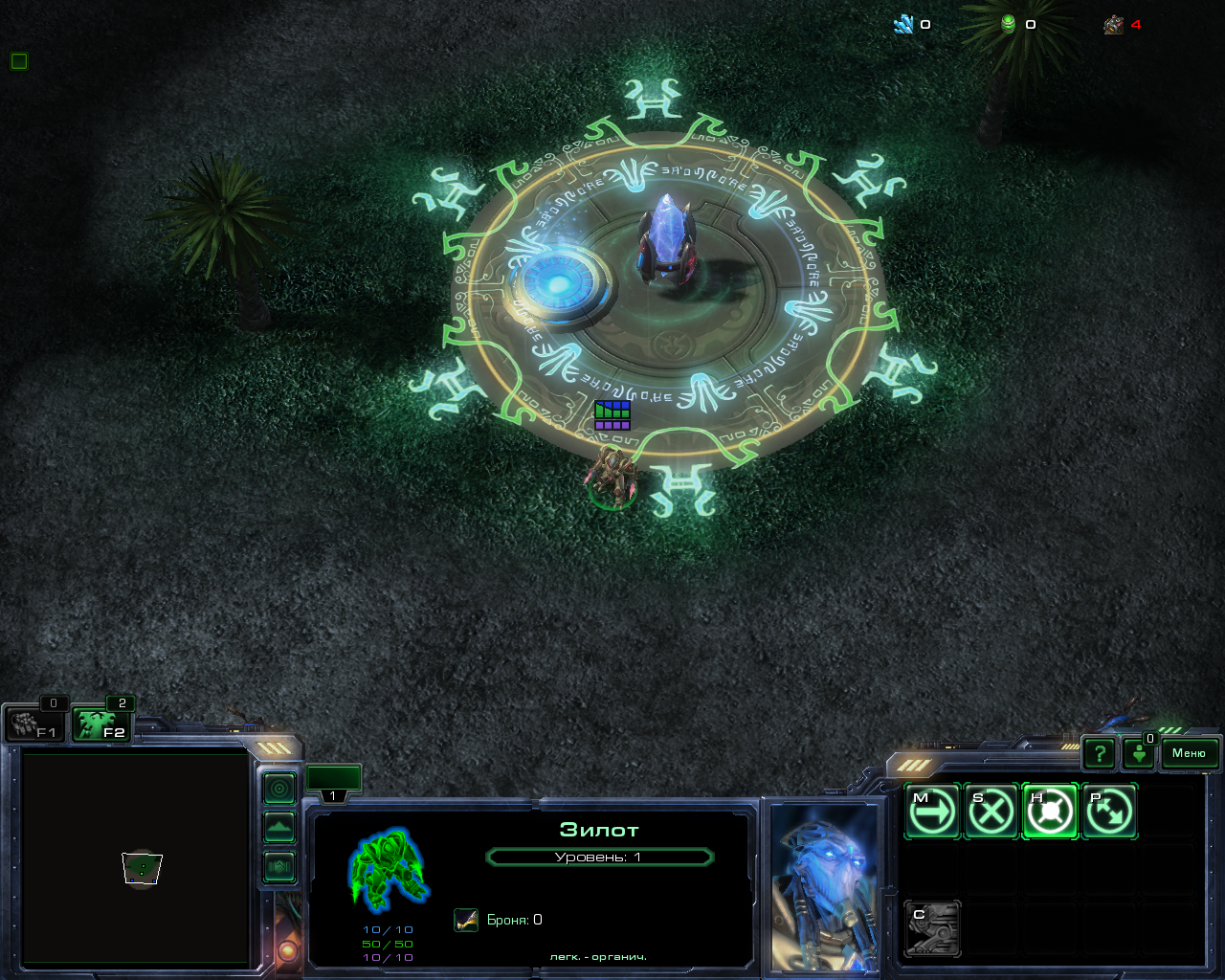Open the question mark help button
Screen dimensions: 1225x980
pos(1100,754)
